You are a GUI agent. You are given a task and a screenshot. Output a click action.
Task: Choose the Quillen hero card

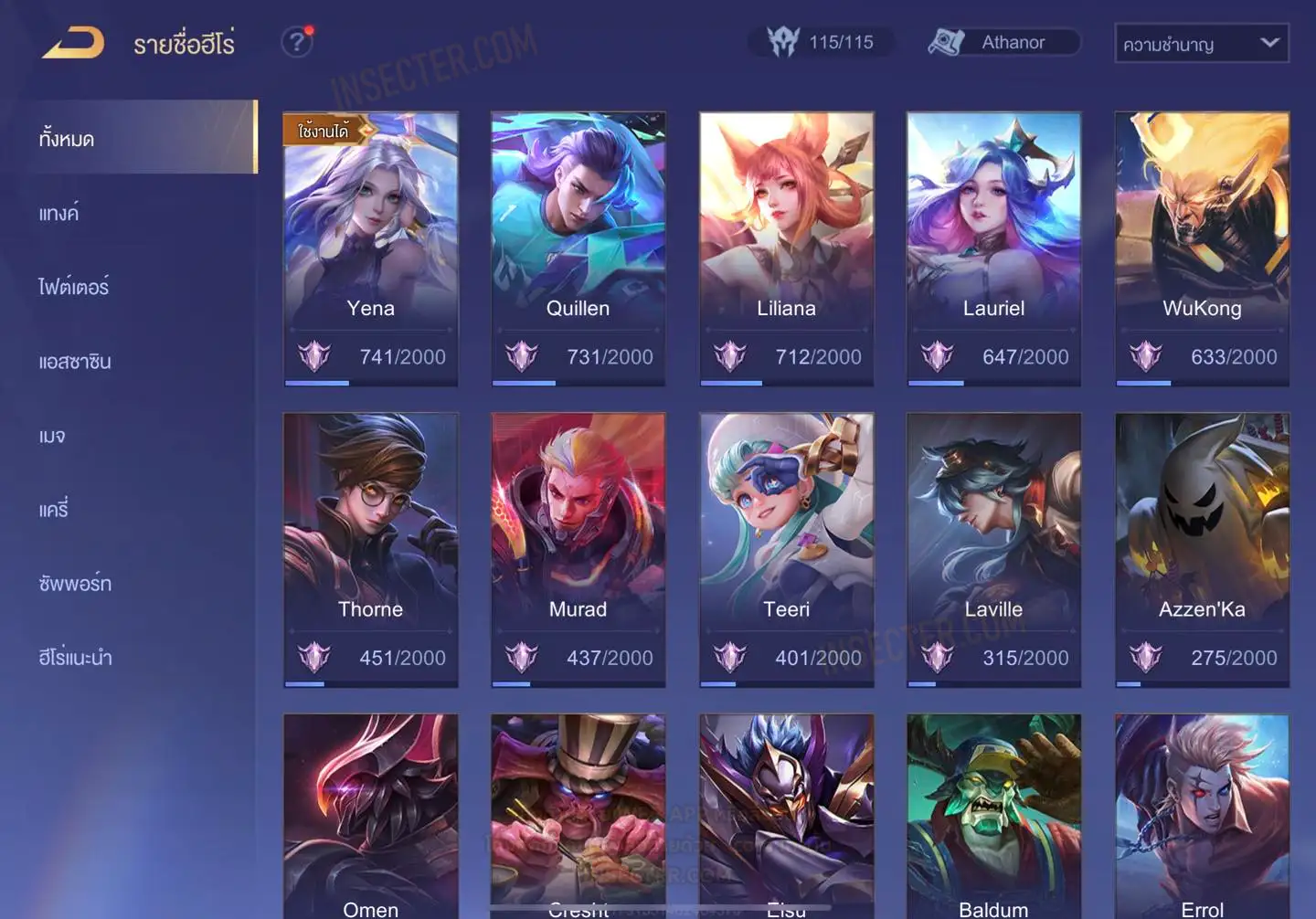click(x=578, y=248)
